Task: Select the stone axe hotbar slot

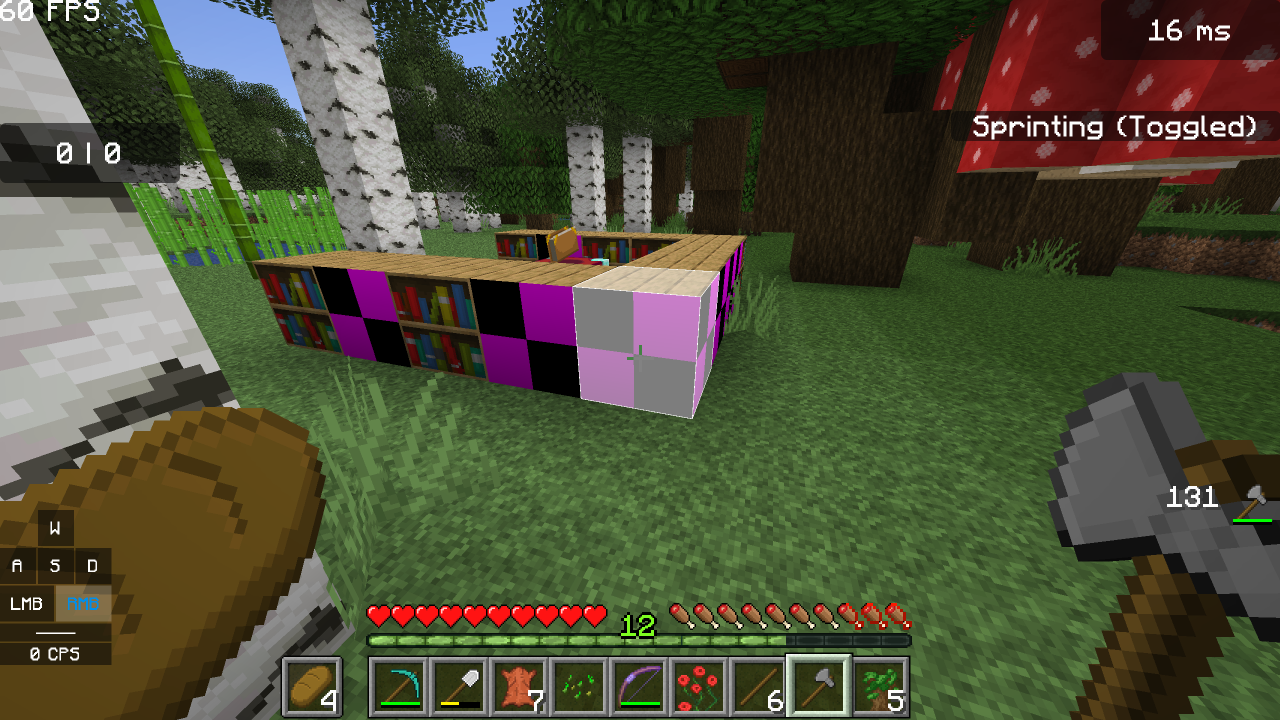Action: 818,686
